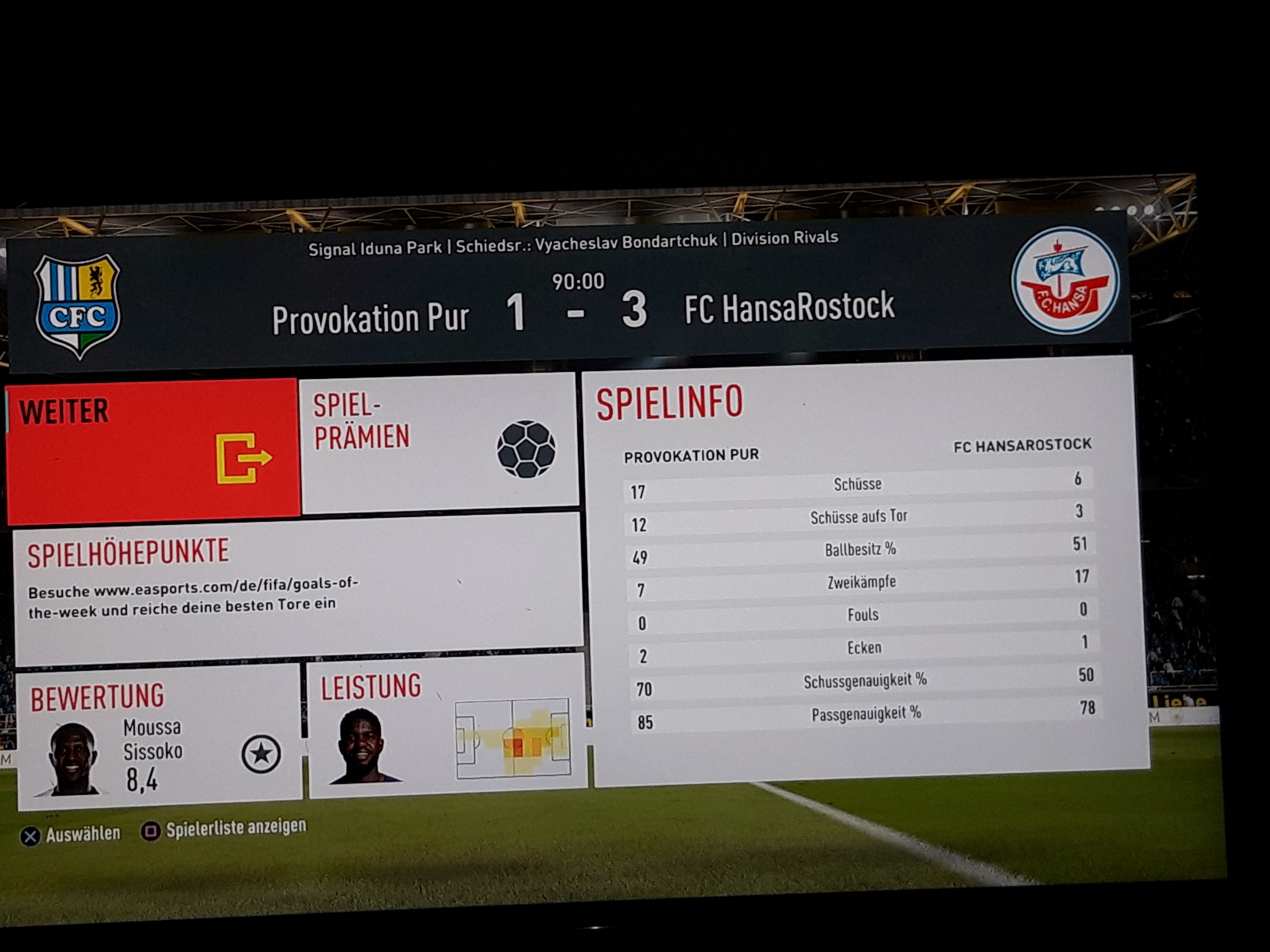Open the Bewertung player ratings tile
The height and width of the screenshot is (952, 1270).
(x=159, y=738)
